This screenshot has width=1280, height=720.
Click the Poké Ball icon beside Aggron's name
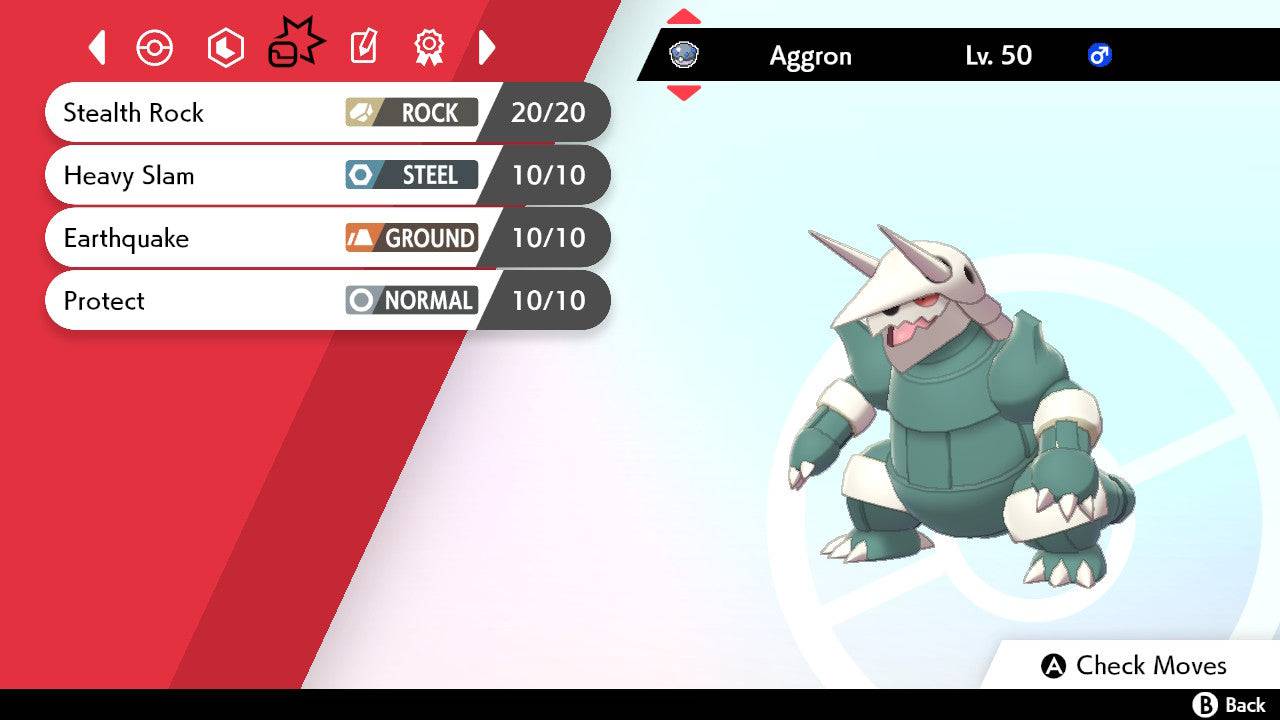(682, 55)
